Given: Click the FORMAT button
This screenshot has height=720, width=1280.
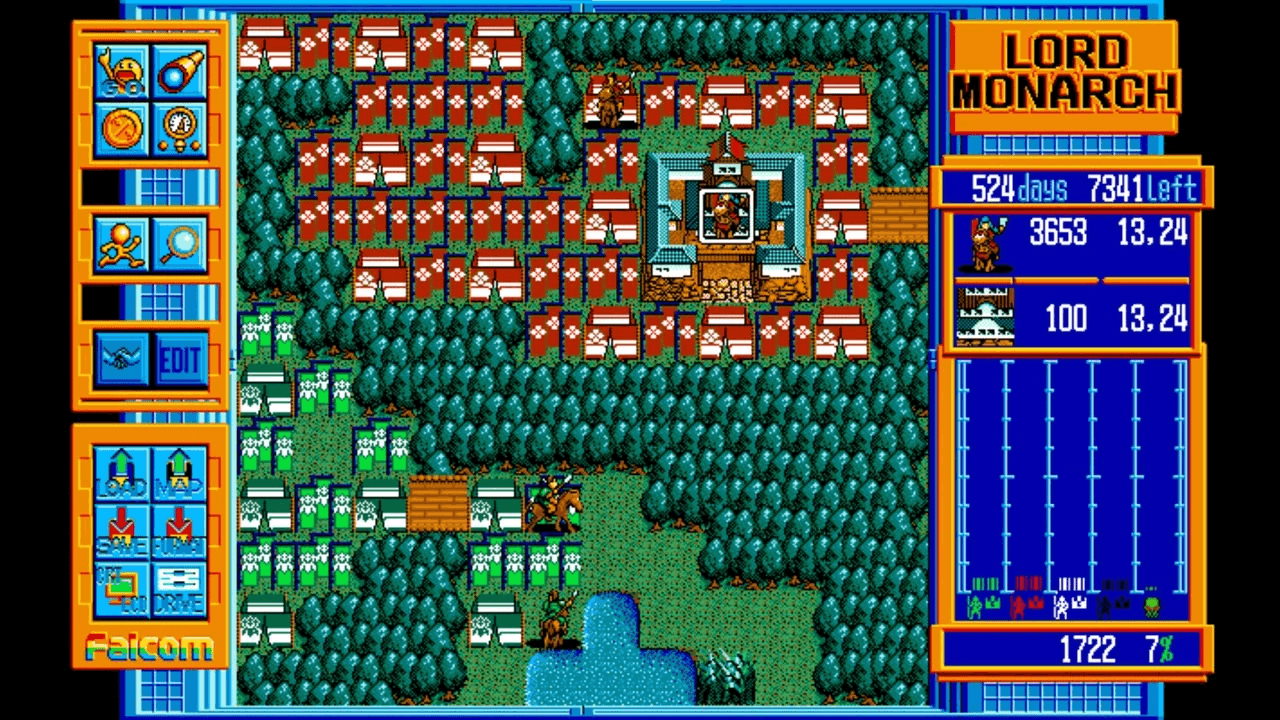Looking at the screenshot, I should (180, 528).
